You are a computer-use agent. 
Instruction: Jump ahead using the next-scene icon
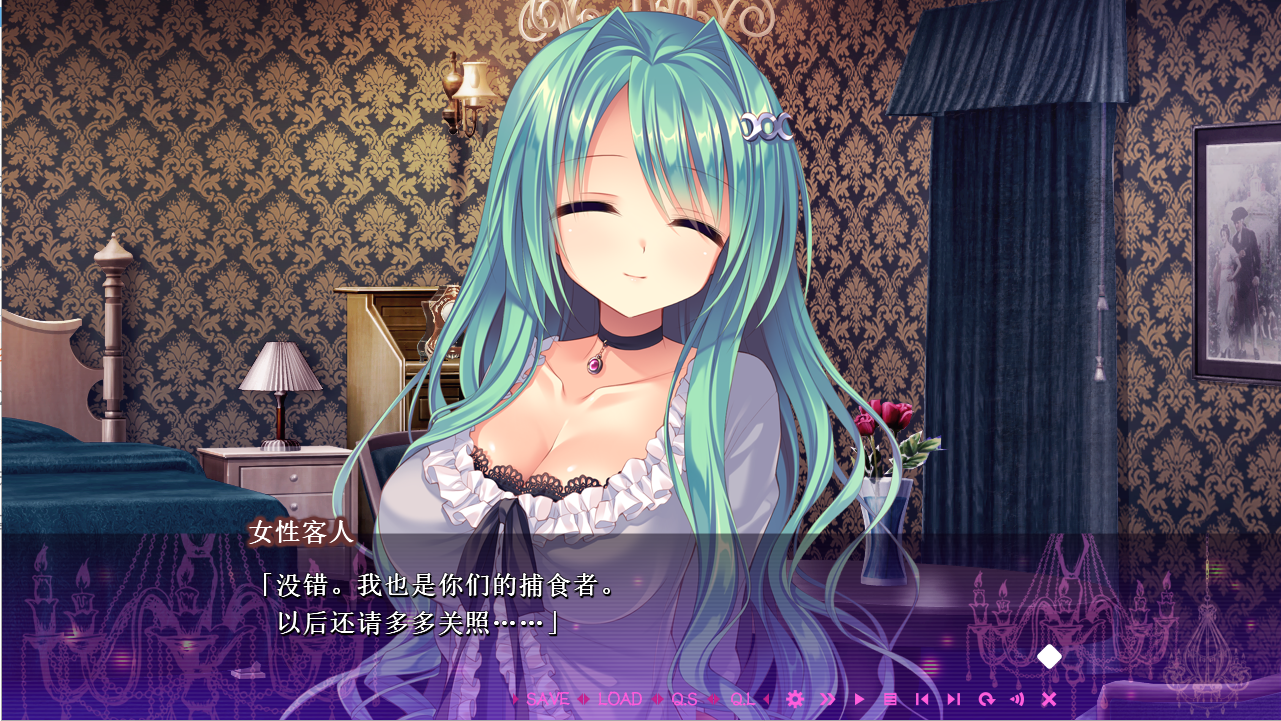coord(954,699)
